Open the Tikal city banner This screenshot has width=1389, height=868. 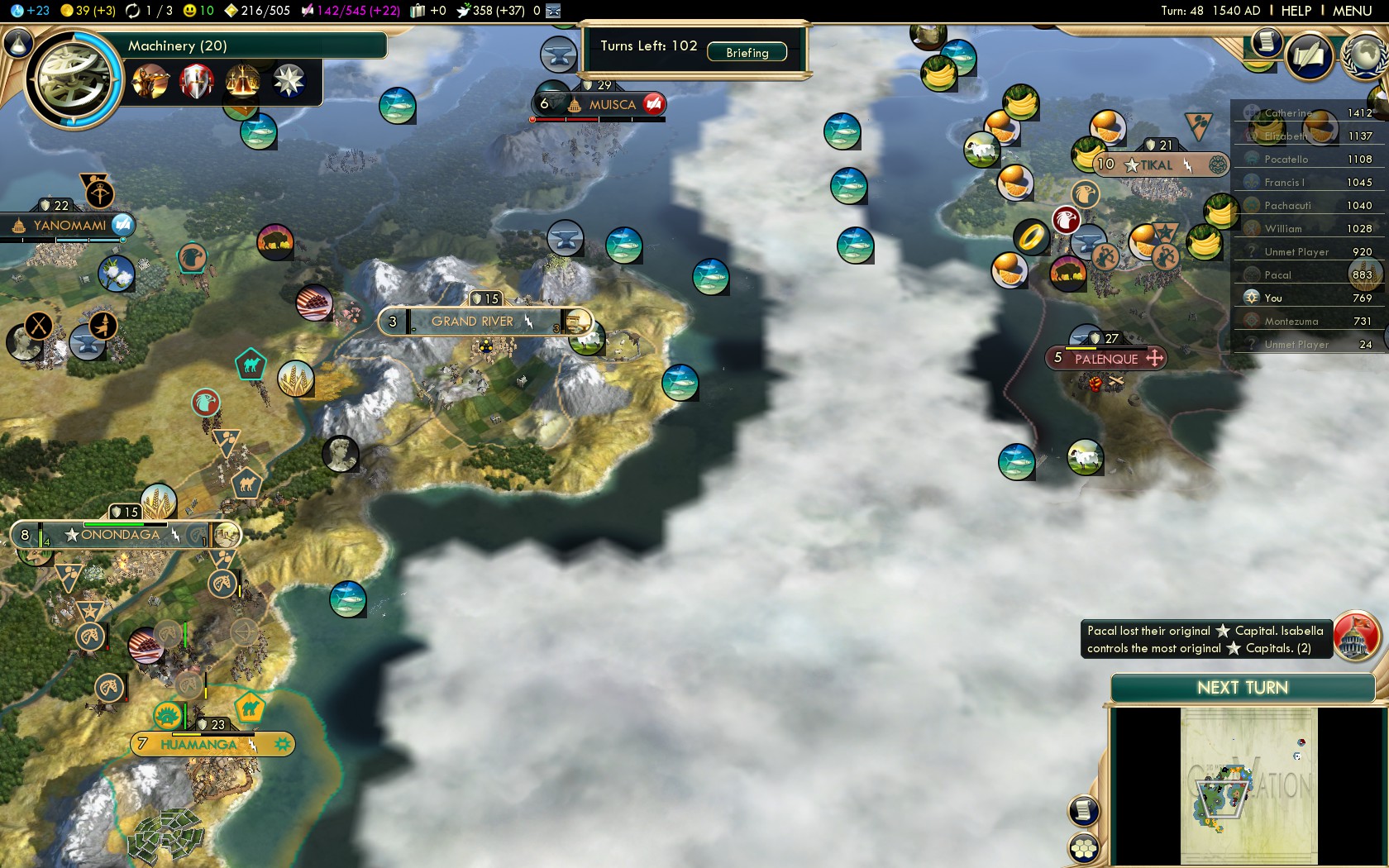coord(1156,165)
